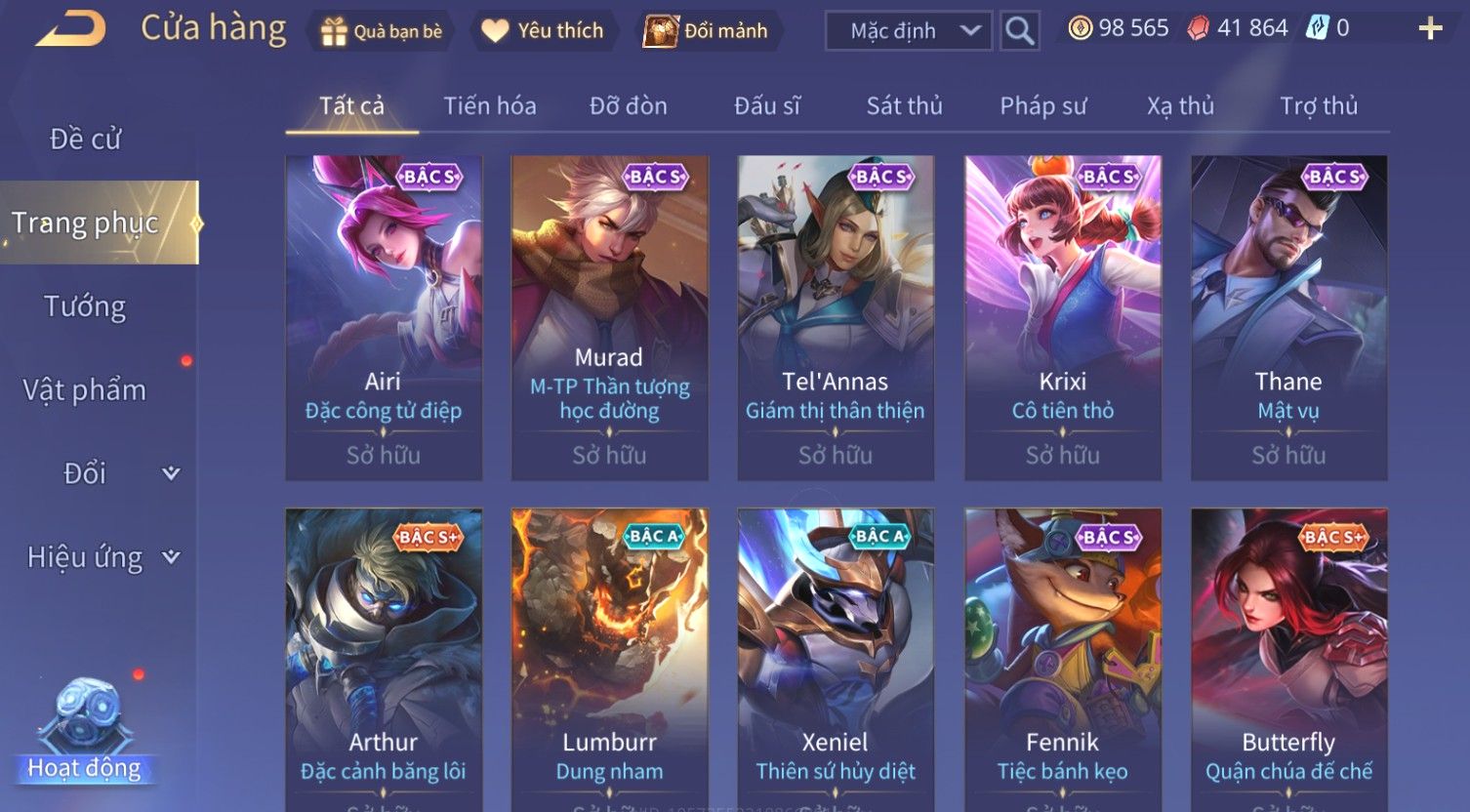Open Đổi mảnh fragment exchange
The height and width of the screenshot is (812, 1470).
(x=706, y=31)
